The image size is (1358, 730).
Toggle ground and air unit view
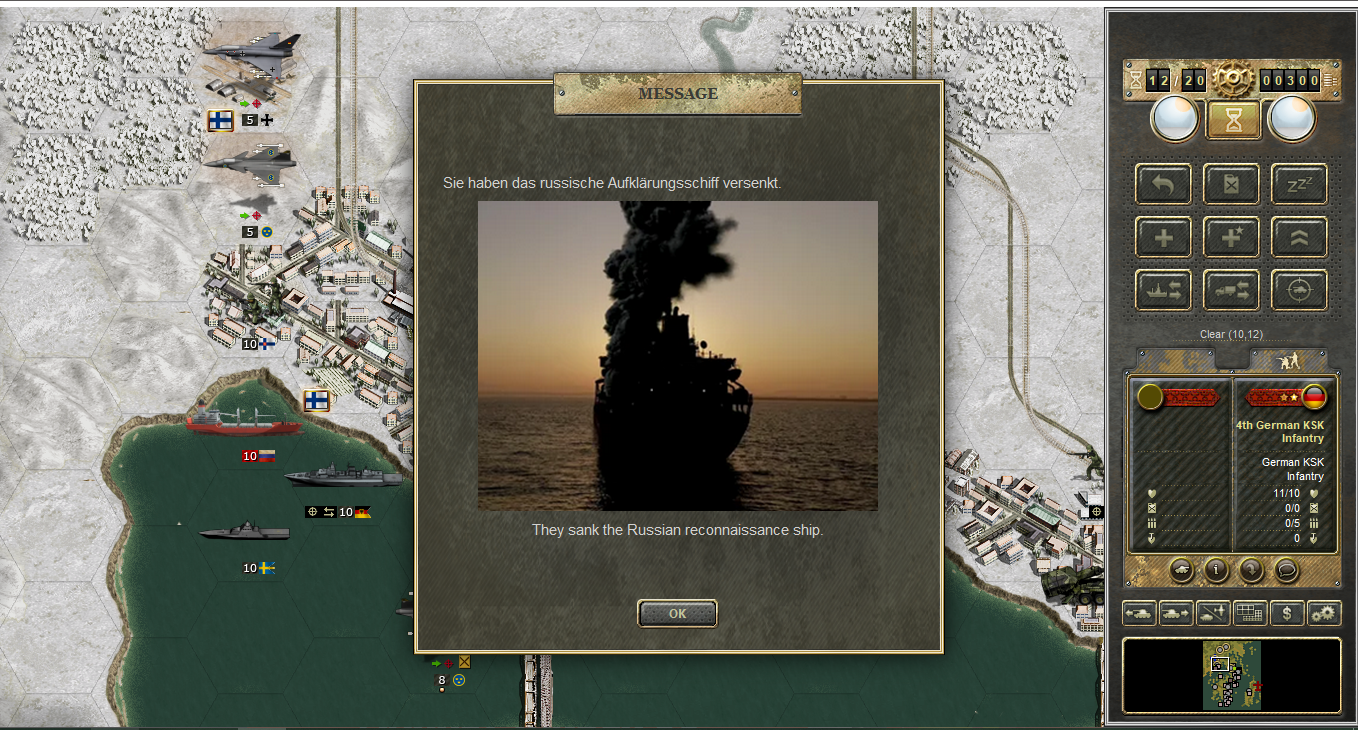click(x=1213, y=613)
